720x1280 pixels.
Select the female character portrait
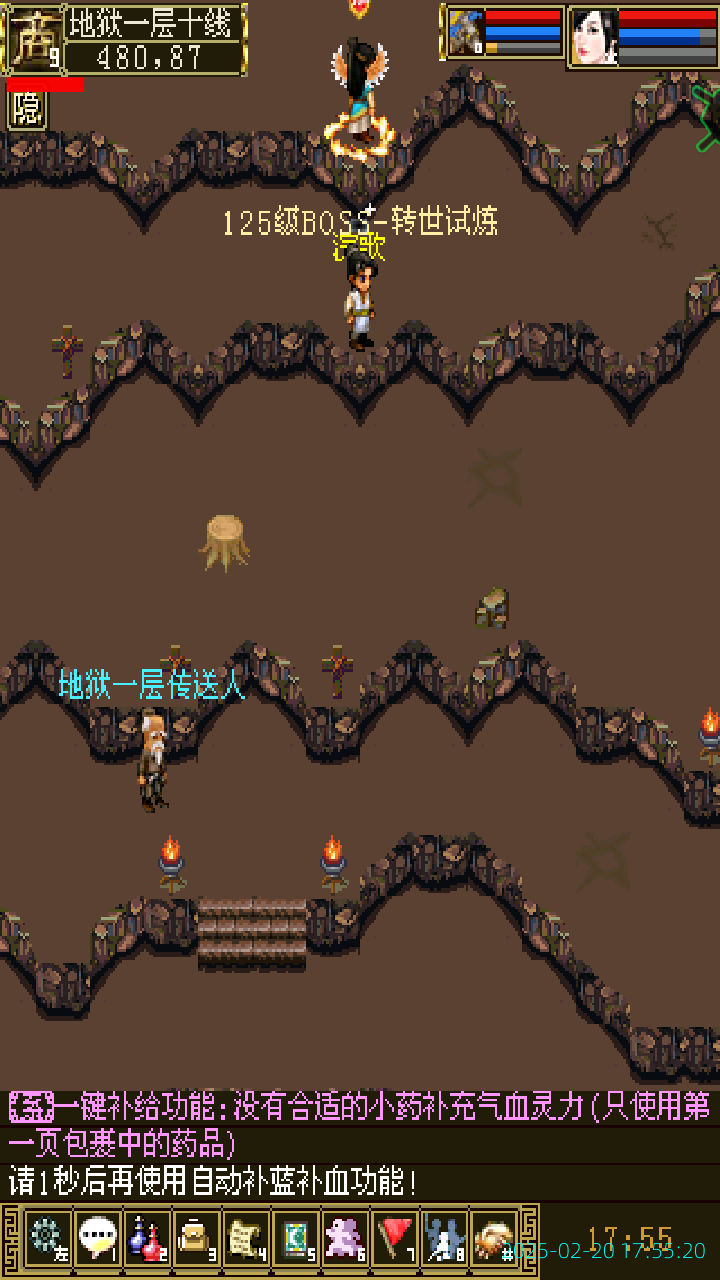click(594, 37)
